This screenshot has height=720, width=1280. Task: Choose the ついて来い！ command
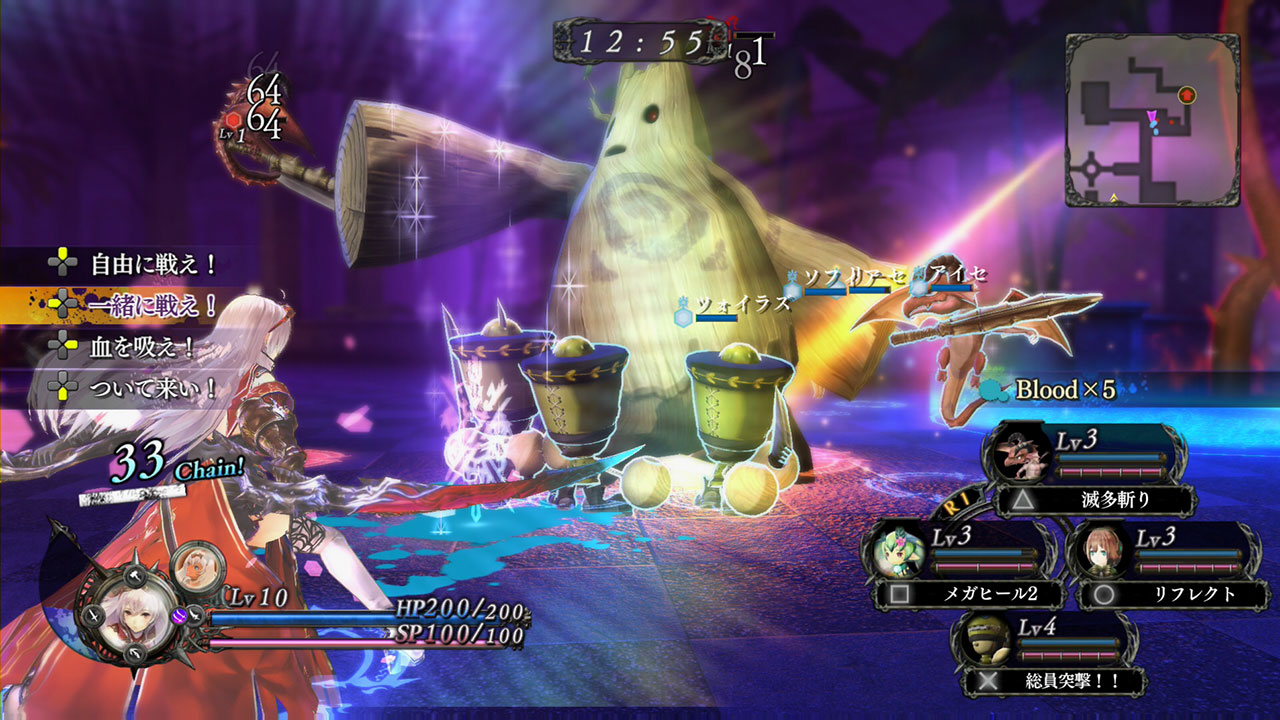click(153, 387)
